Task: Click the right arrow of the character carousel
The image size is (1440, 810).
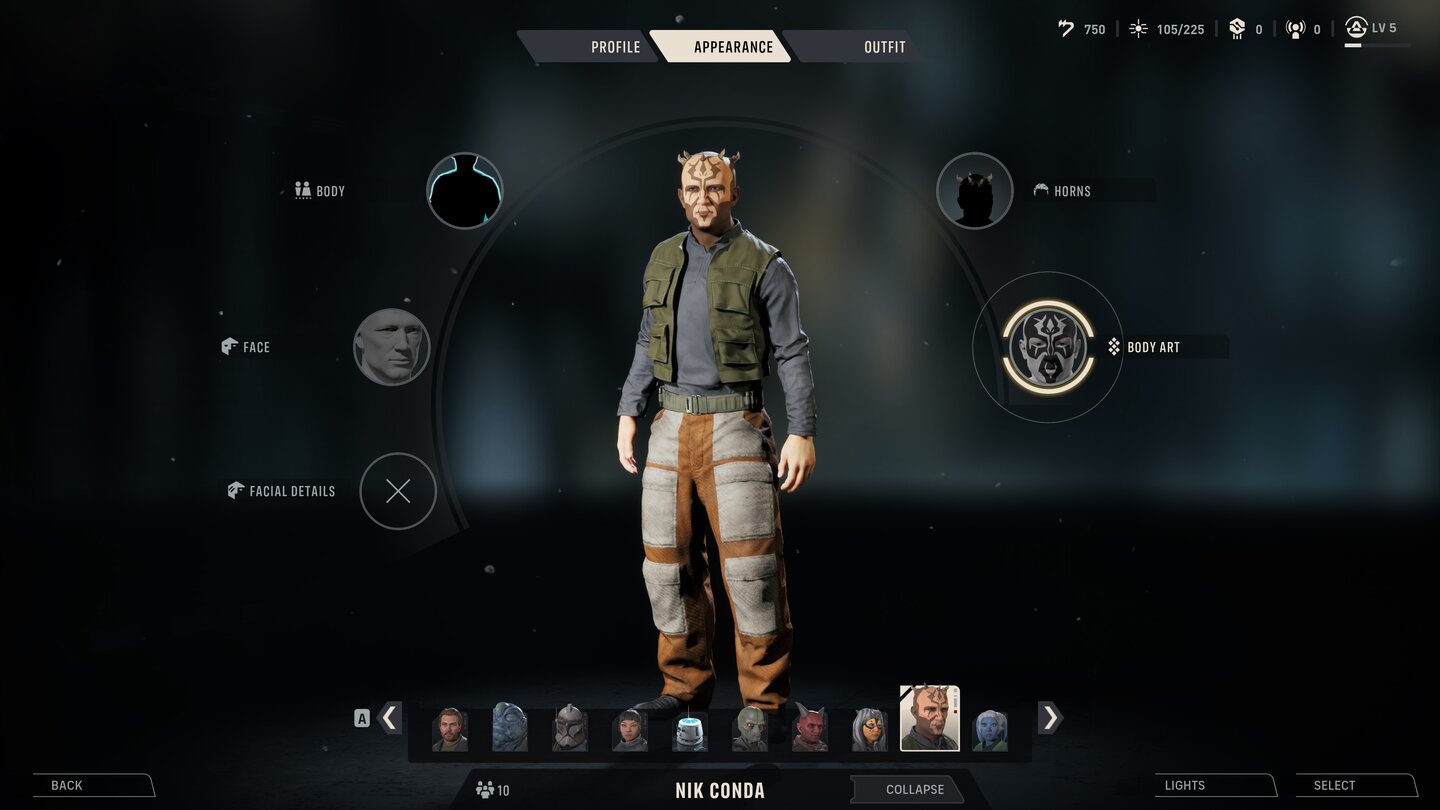Action: 1050,718
